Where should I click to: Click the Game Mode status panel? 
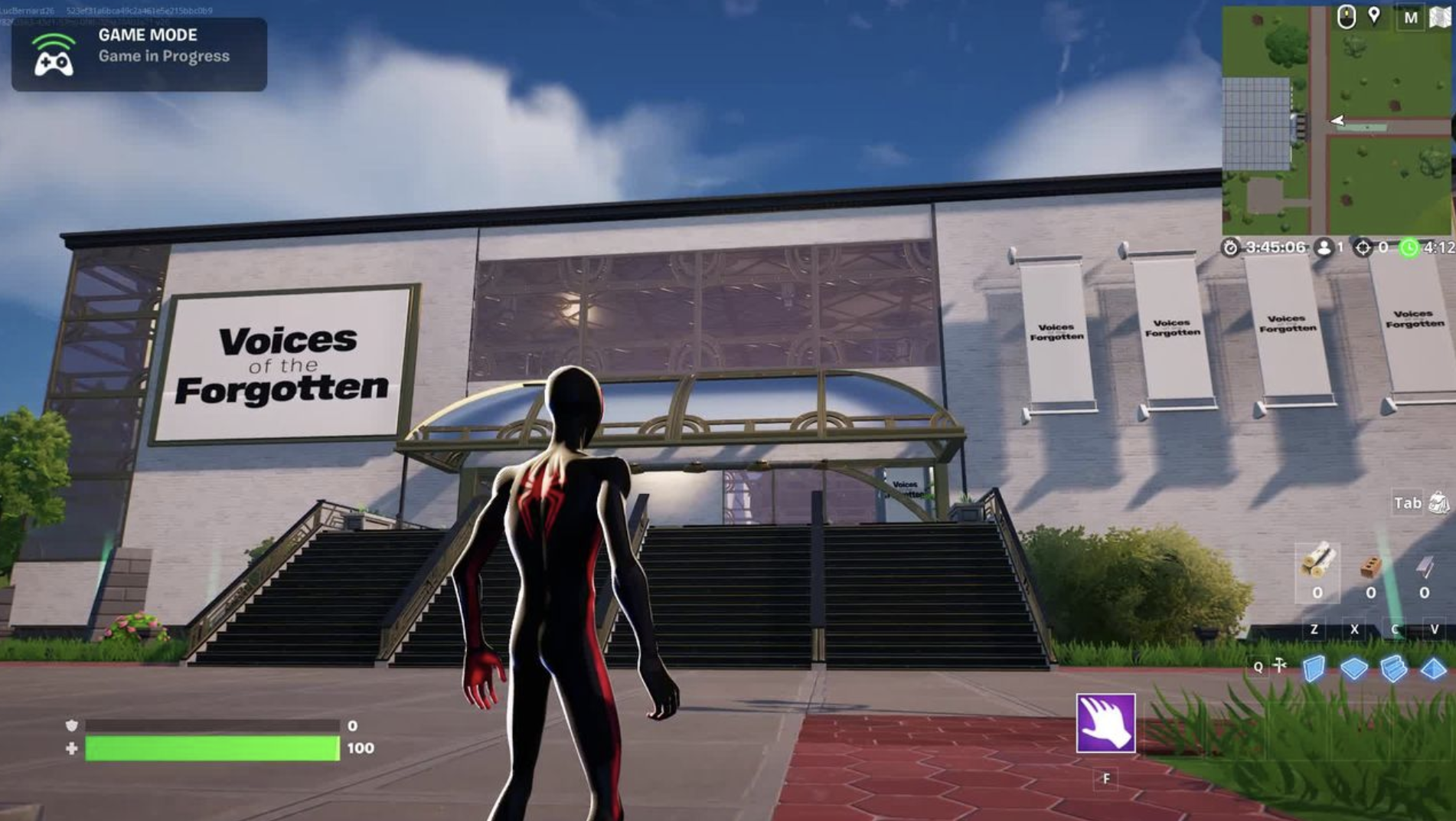(x=139, y=54)
